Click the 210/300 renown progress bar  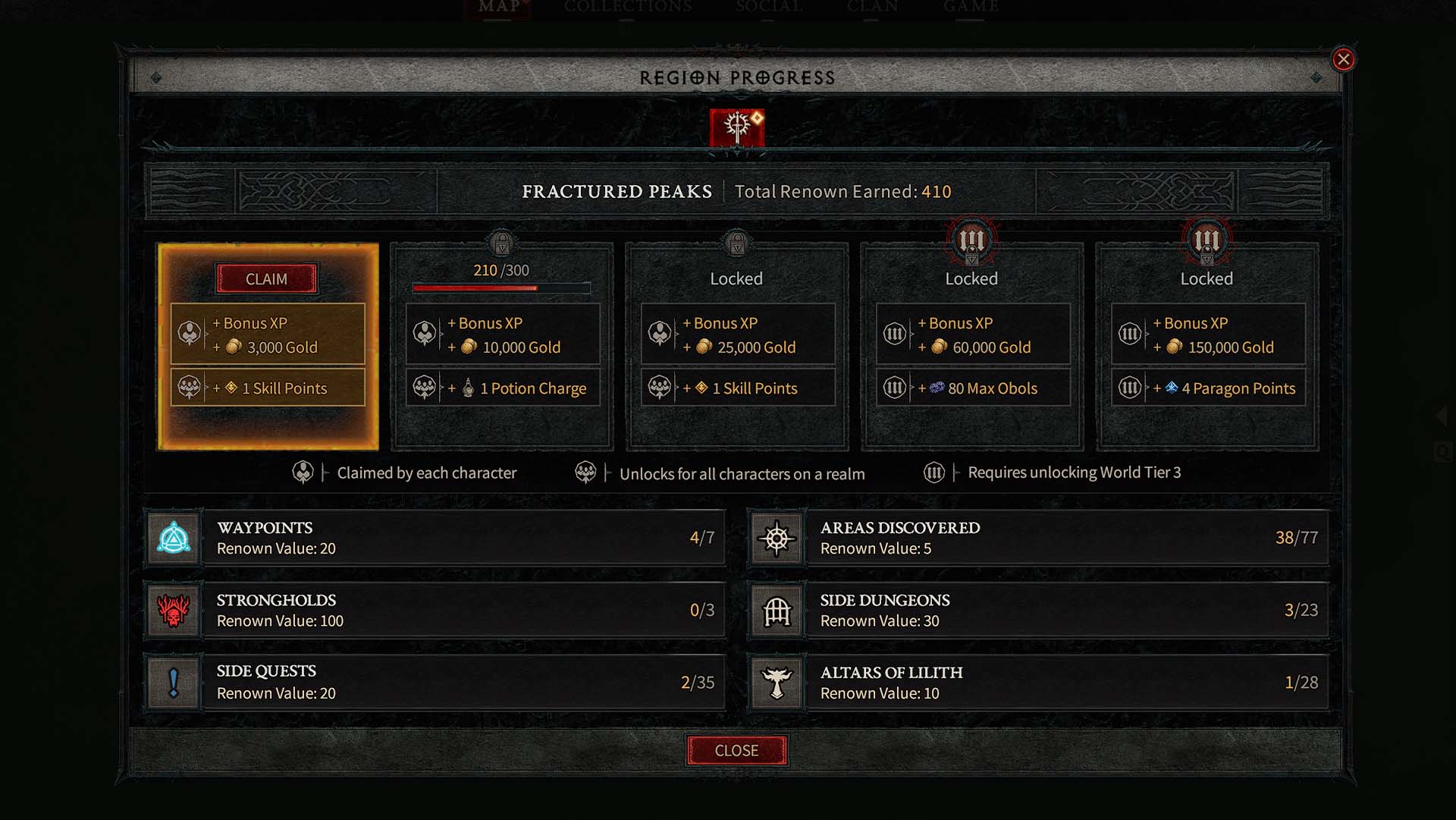point(501,288)
